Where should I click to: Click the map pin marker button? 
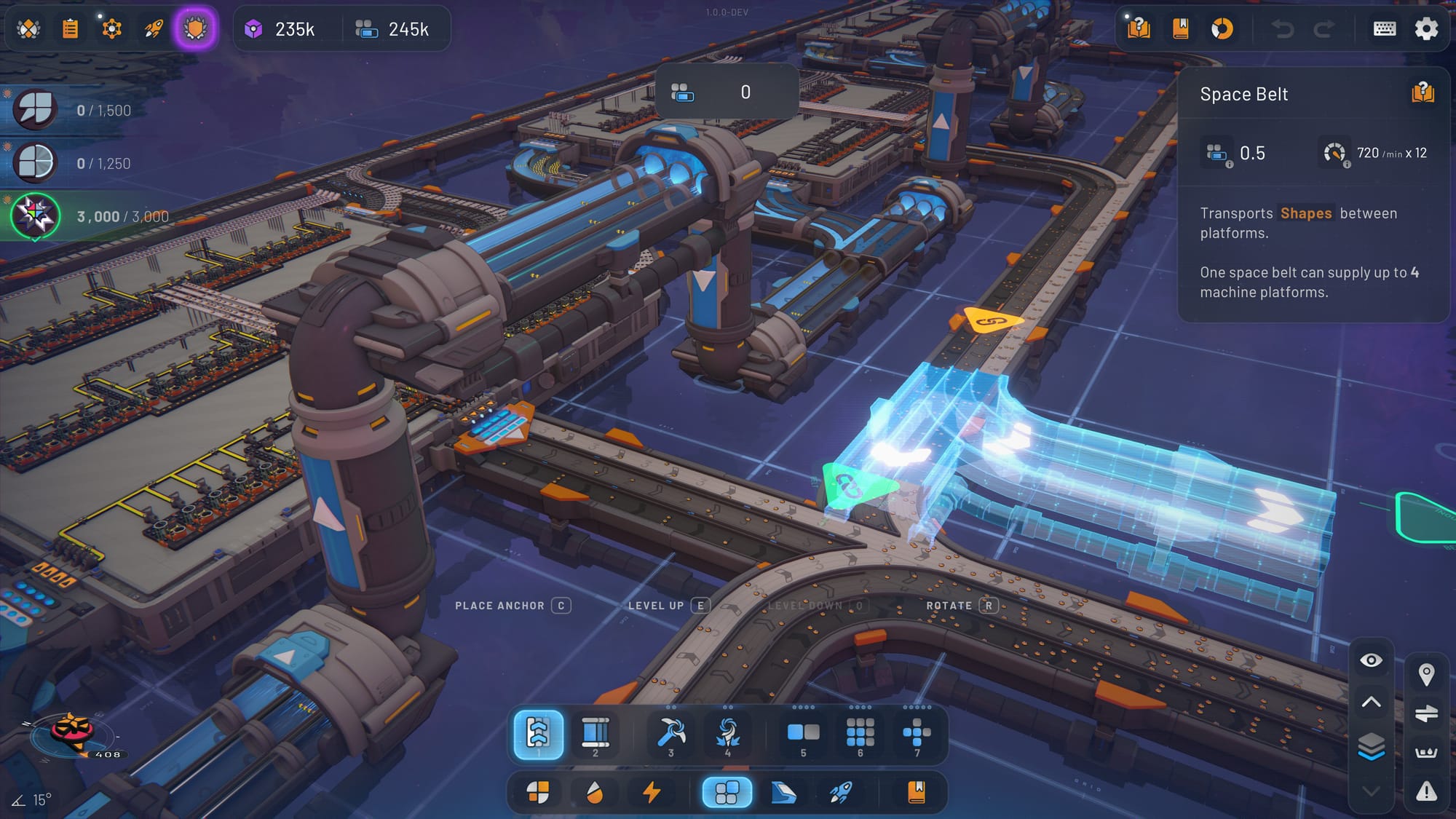[x=1426, y=674]
